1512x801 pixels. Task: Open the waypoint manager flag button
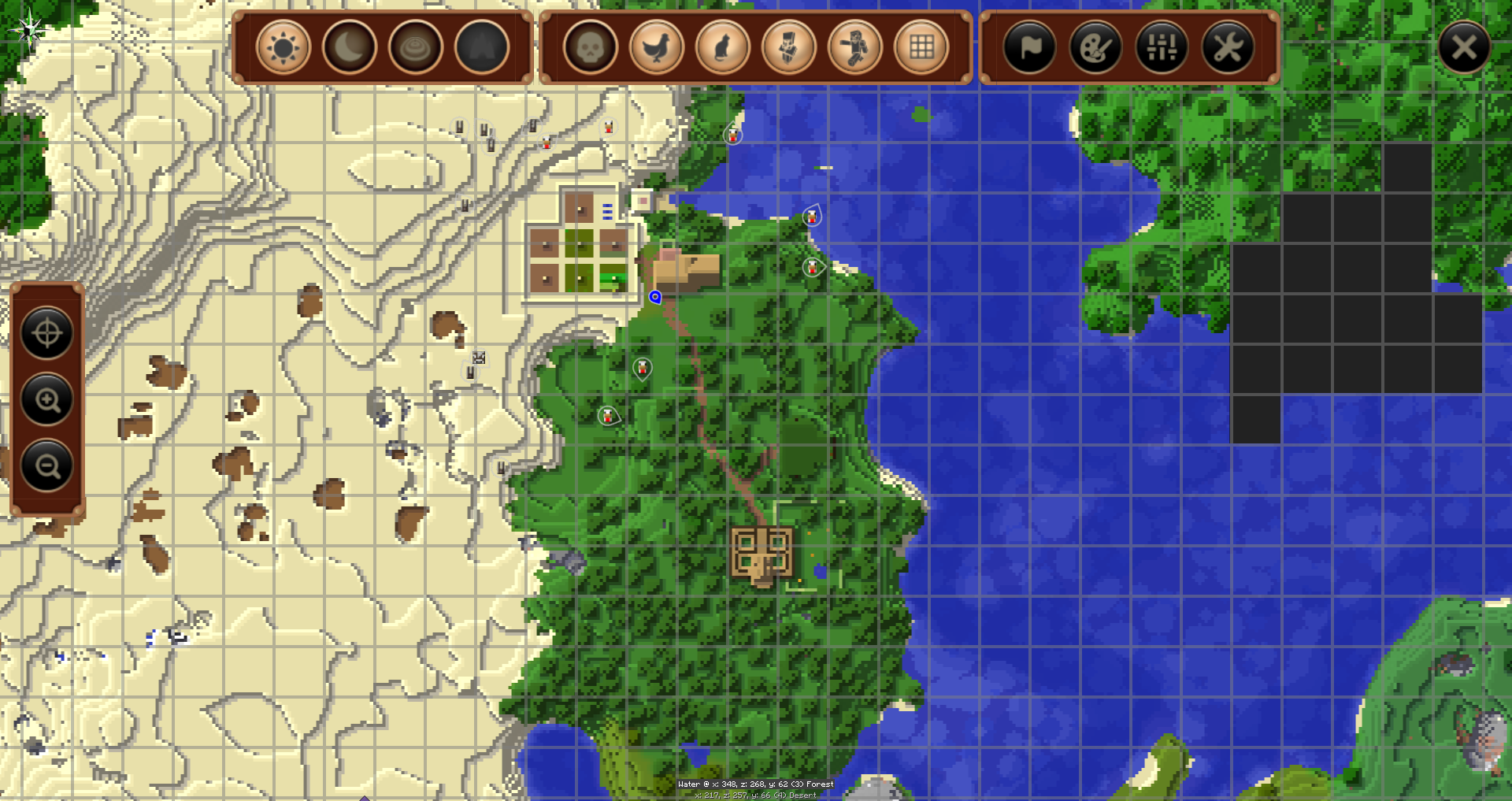1029,48
